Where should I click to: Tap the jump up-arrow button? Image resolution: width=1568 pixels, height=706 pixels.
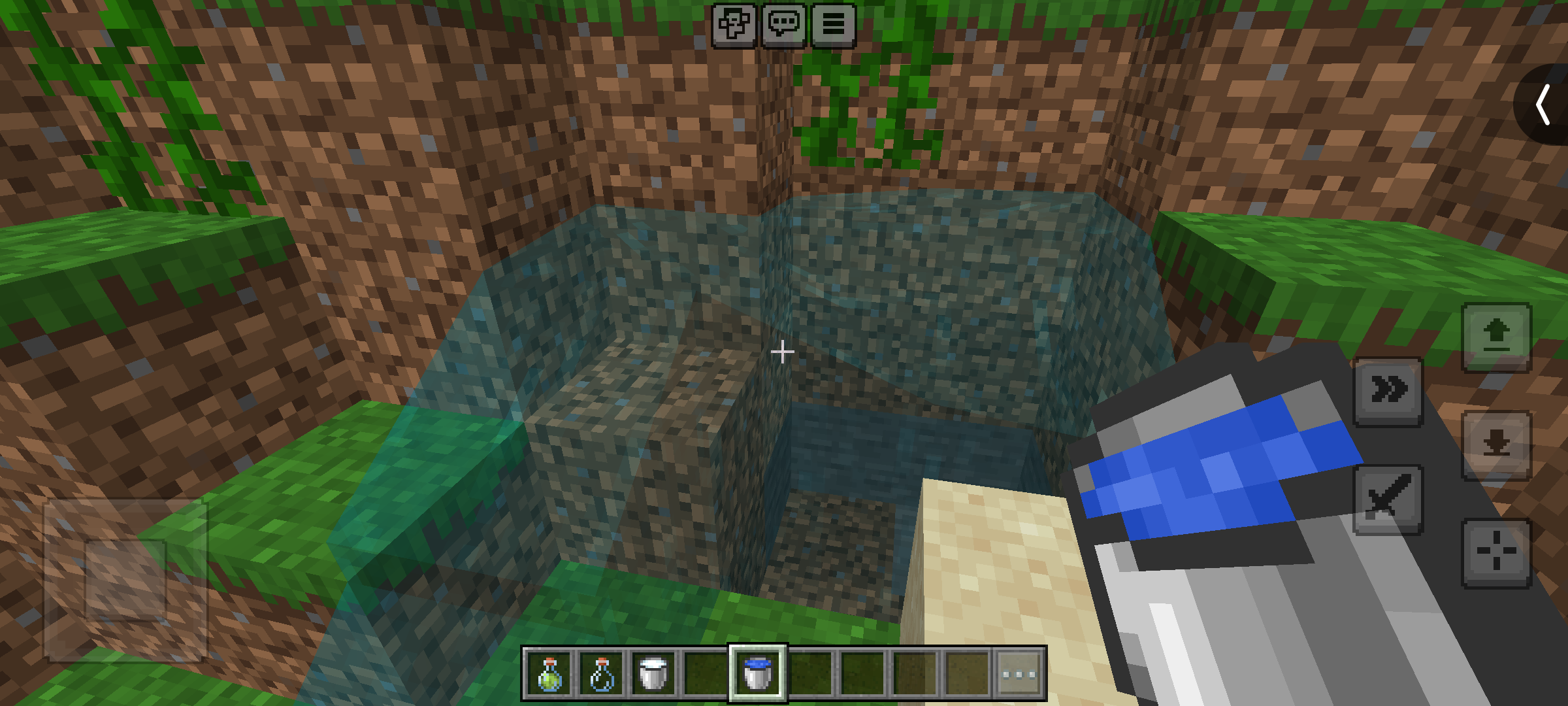click(1496, 337)
